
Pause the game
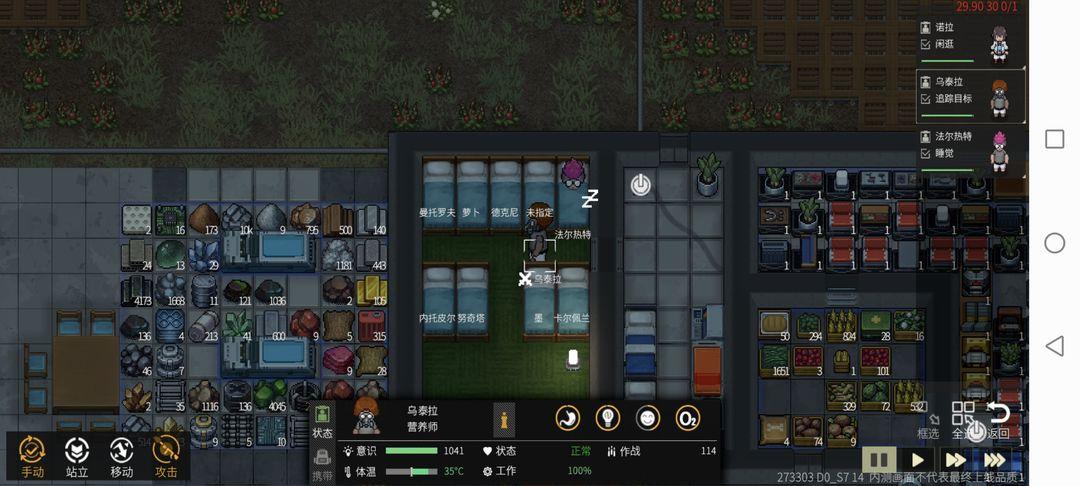[x=879, y=460]
